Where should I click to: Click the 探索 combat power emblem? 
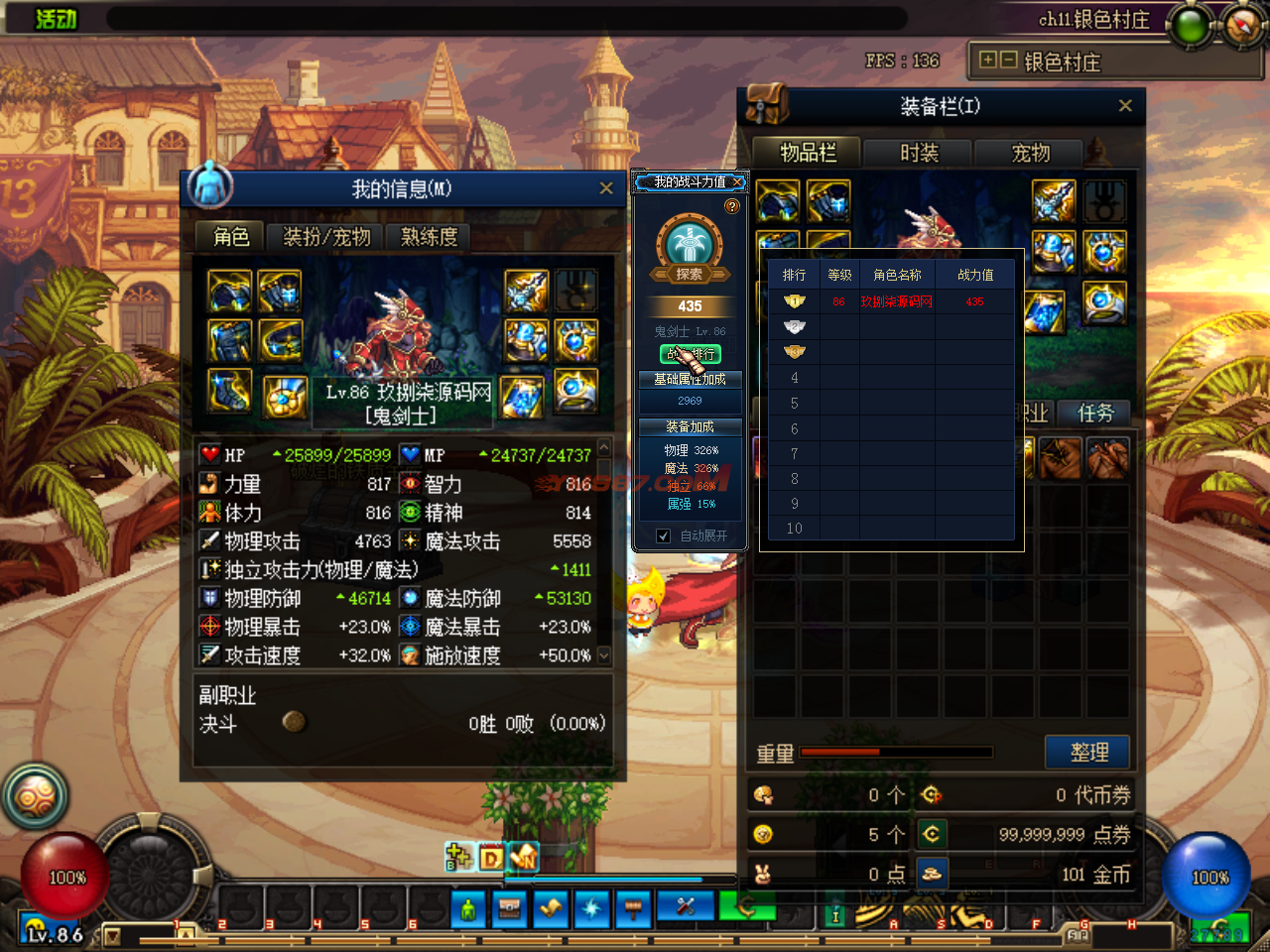690,248
